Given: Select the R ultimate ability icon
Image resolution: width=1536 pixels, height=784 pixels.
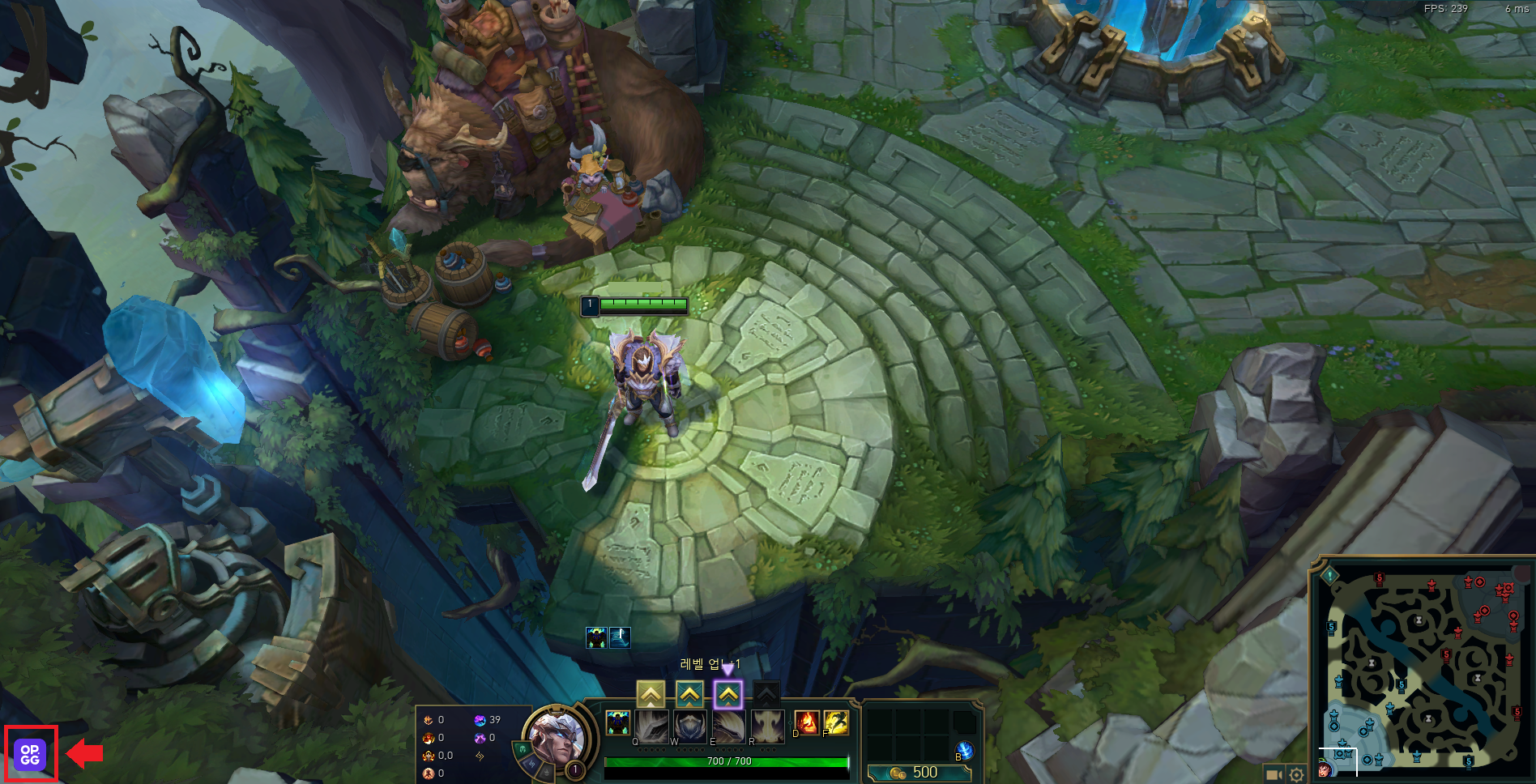Looking at the screenshot, I should click(768, 726).
